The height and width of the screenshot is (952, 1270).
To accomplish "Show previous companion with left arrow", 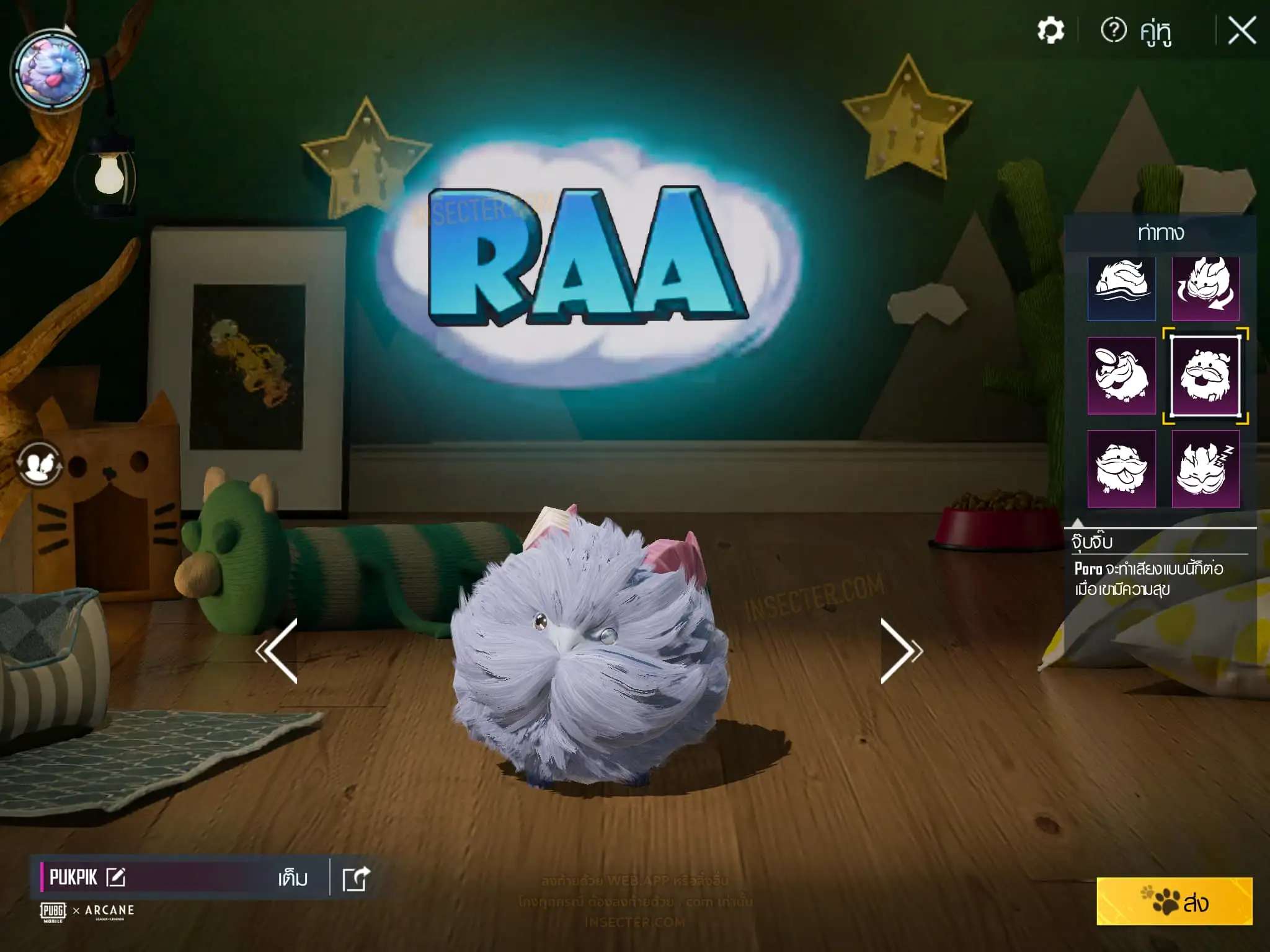I will 278,651.
